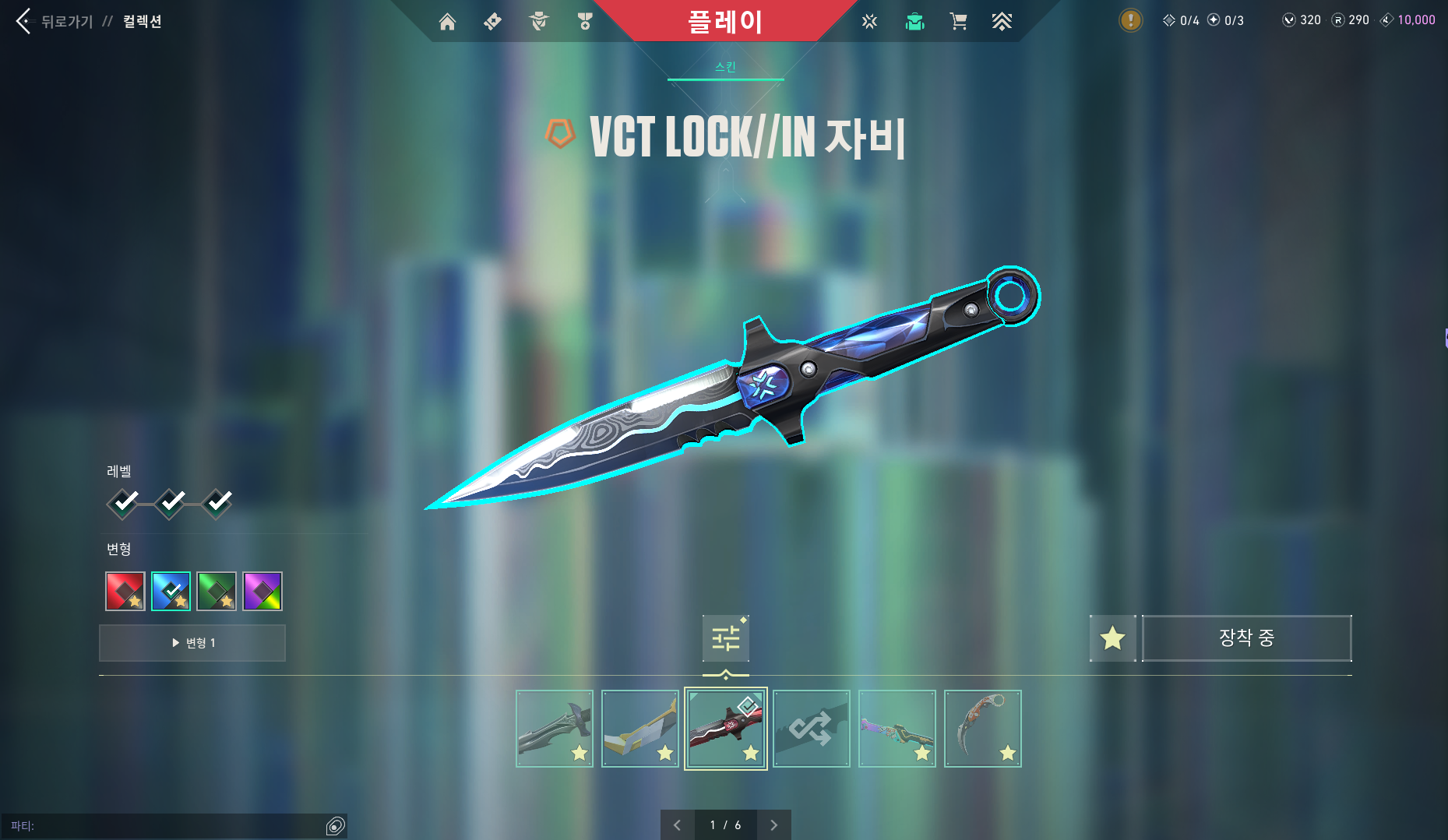Open the collection backpack icon
This screenshot has height=840, width=1448.
click(914, 22)
